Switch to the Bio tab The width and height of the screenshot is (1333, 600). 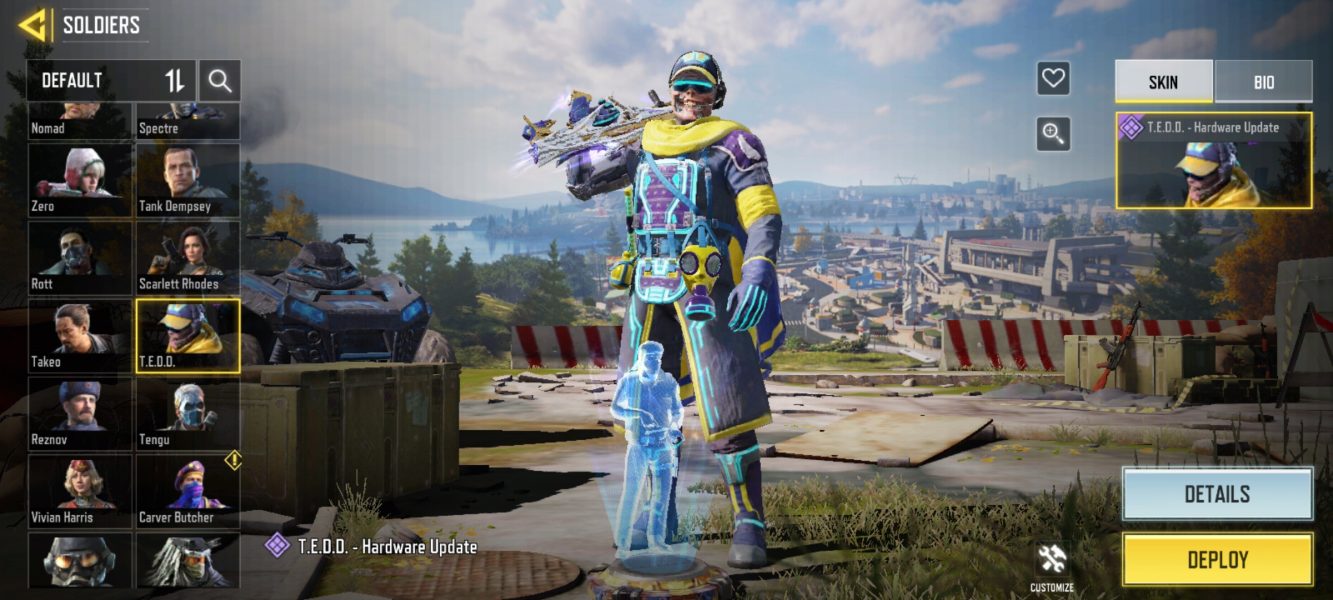click(1263, 82)
